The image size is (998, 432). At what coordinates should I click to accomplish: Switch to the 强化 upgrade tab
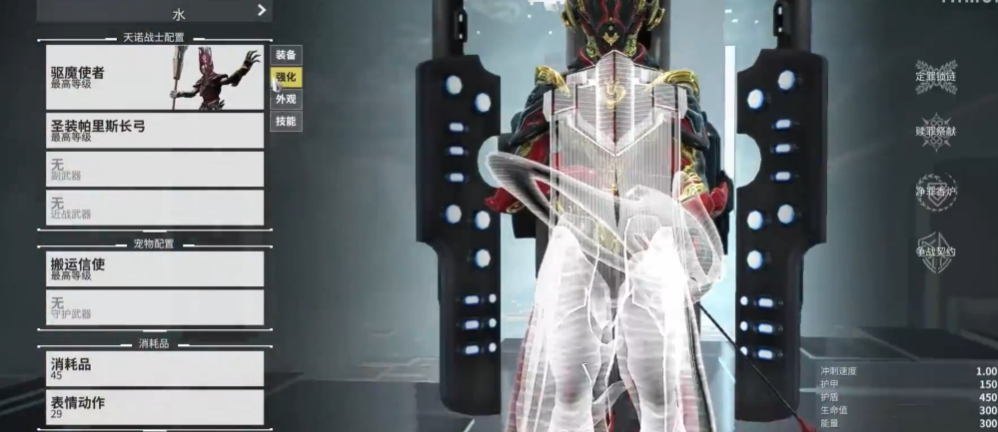click(286, 77)
